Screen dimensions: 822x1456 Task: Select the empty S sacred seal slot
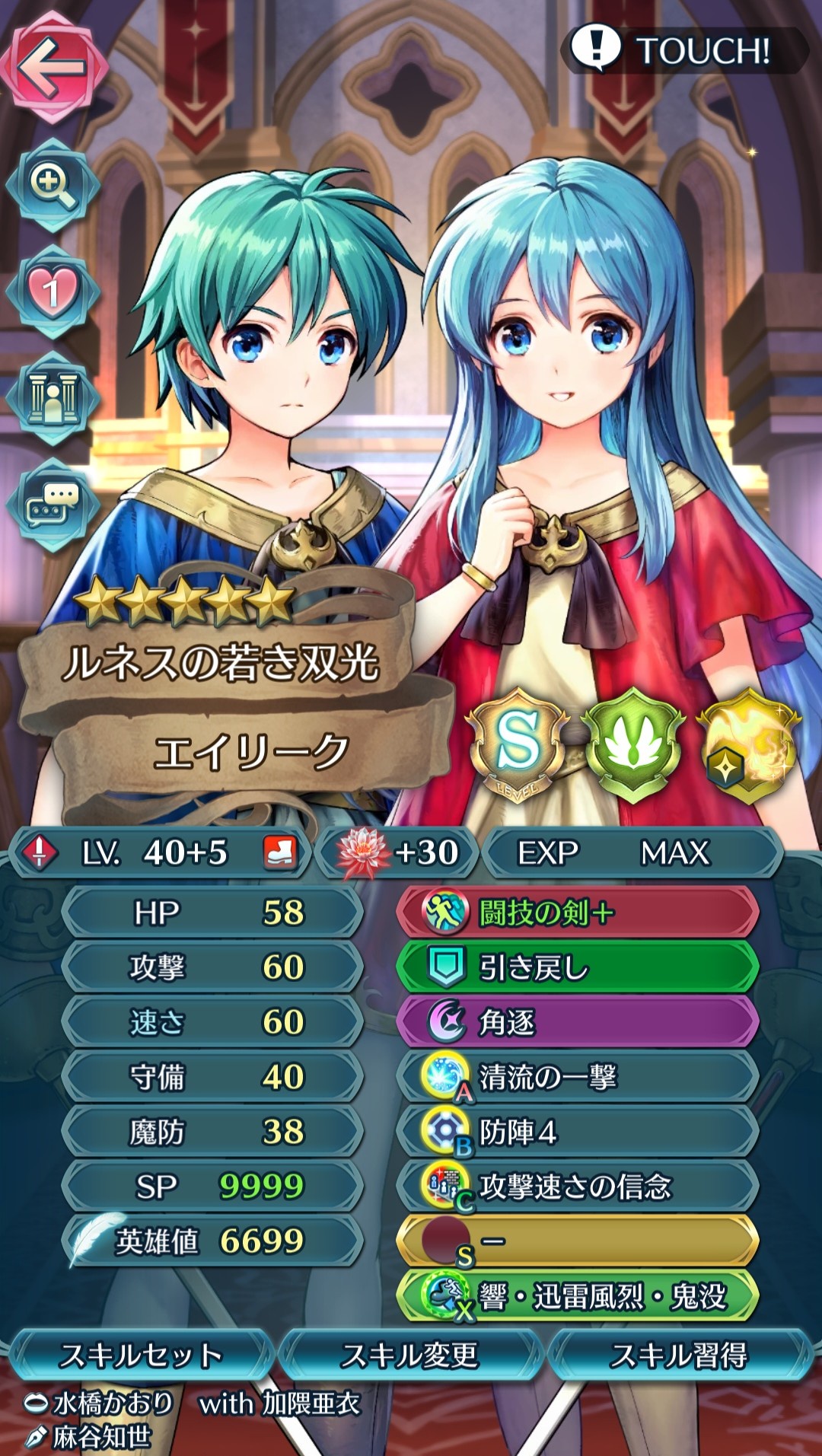point(577,1241)
